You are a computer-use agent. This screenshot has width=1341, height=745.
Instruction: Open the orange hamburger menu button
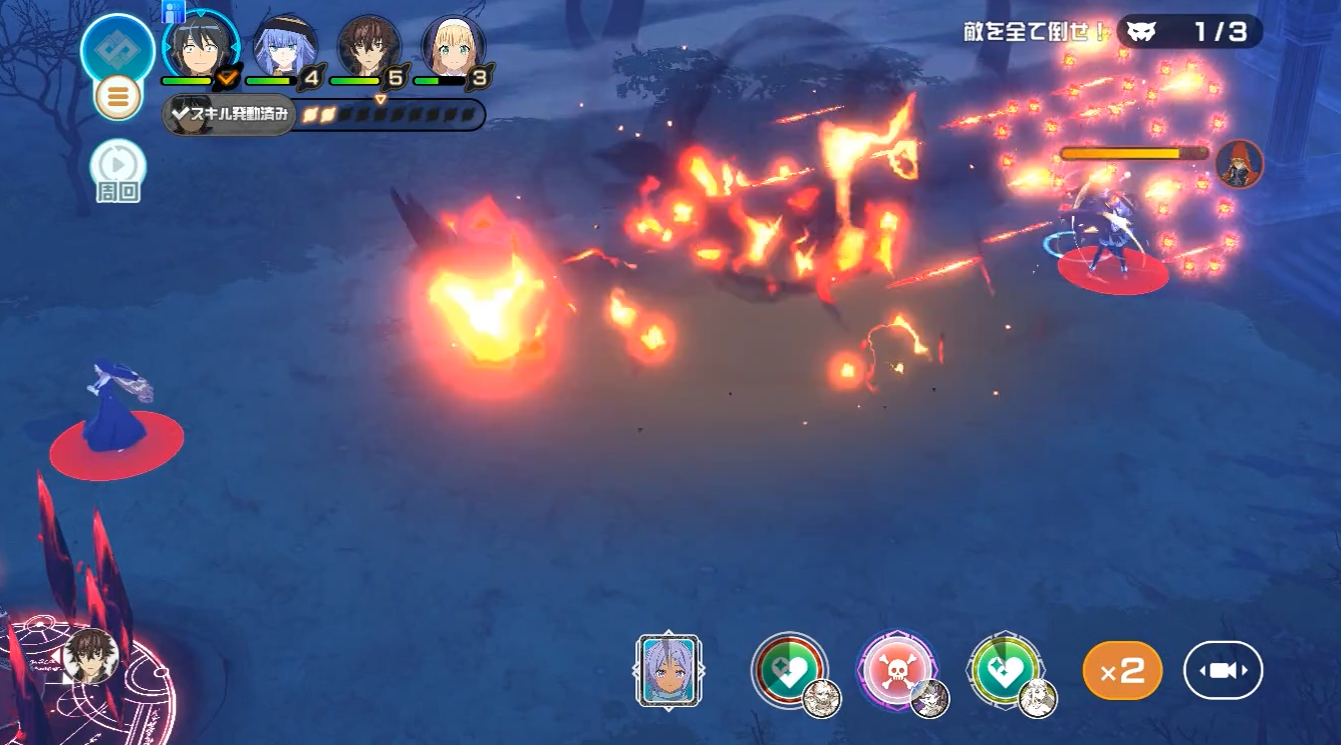(x=117, y=97)
